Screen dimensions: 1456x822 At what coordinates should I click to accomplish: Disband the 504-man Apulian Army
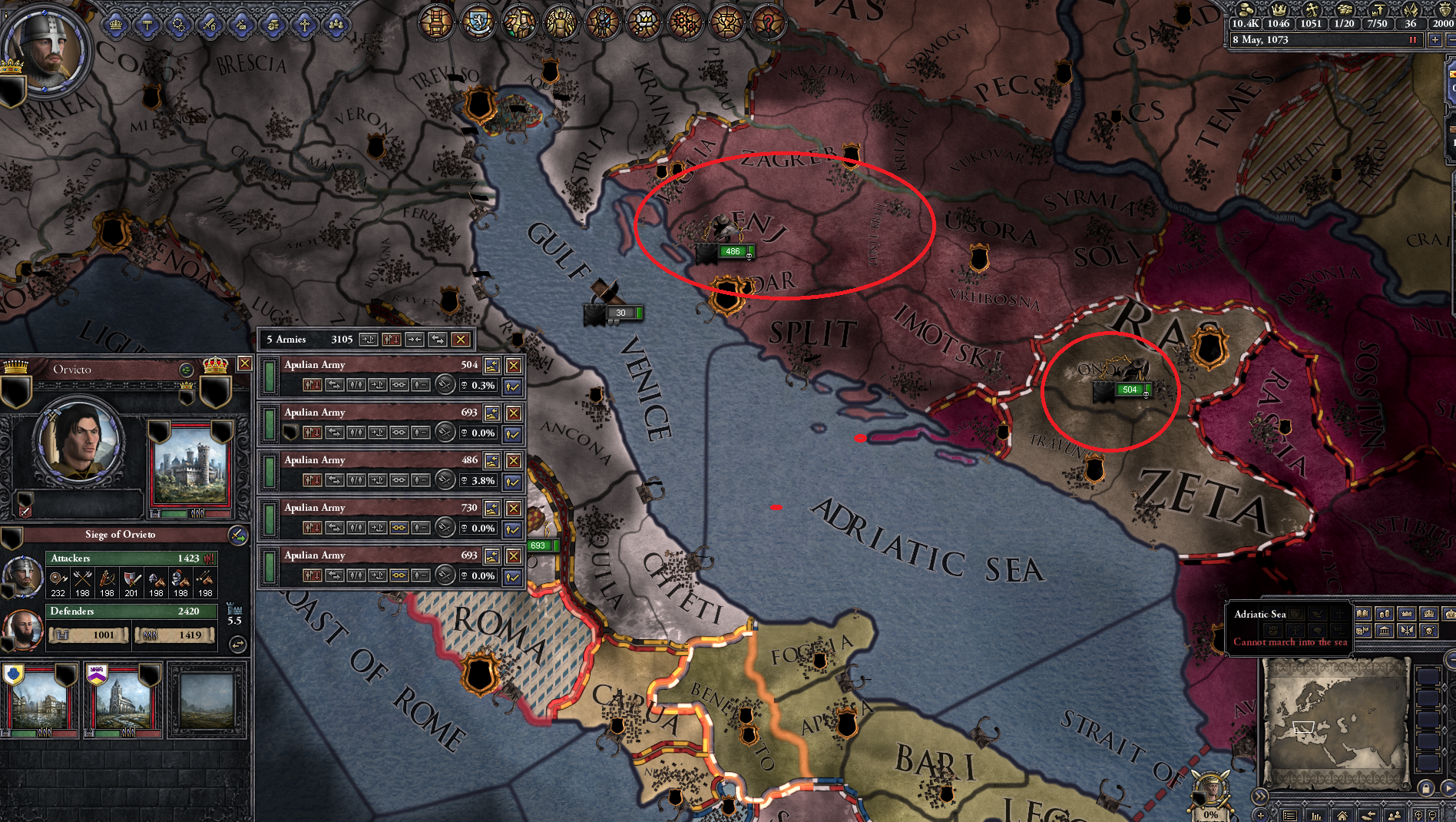(x=514, y=366)
